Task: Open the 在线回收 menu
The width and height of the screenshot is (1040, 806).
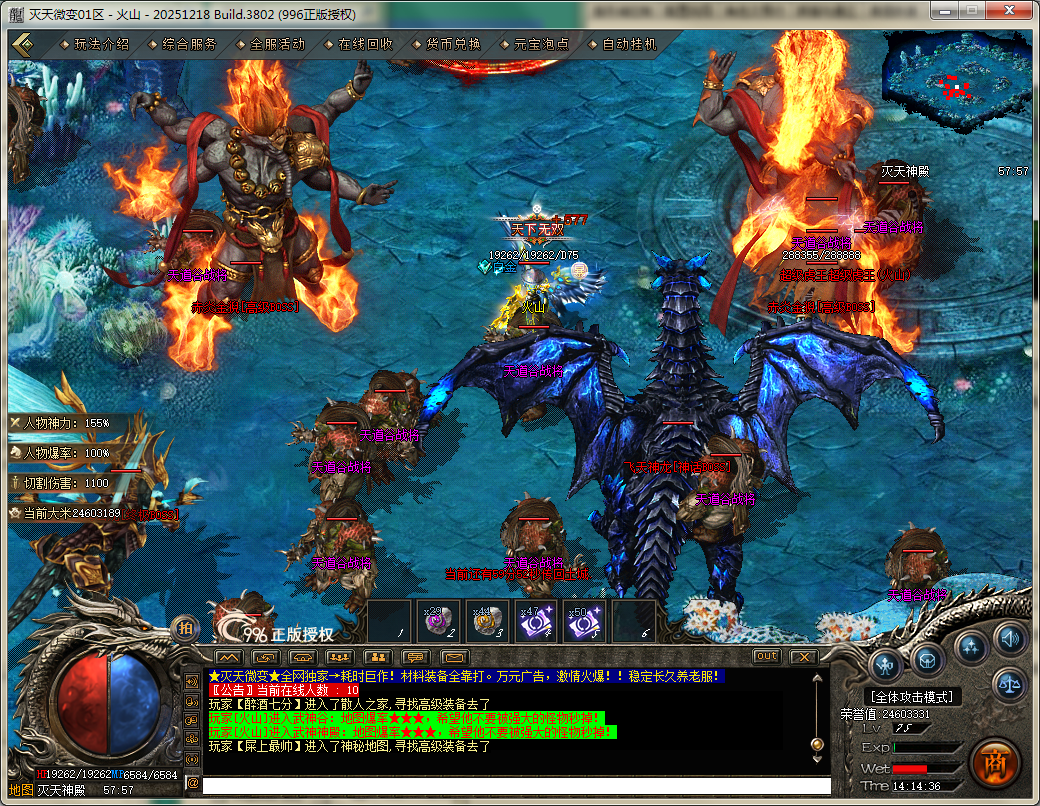Action: click(x=365, y=44)
